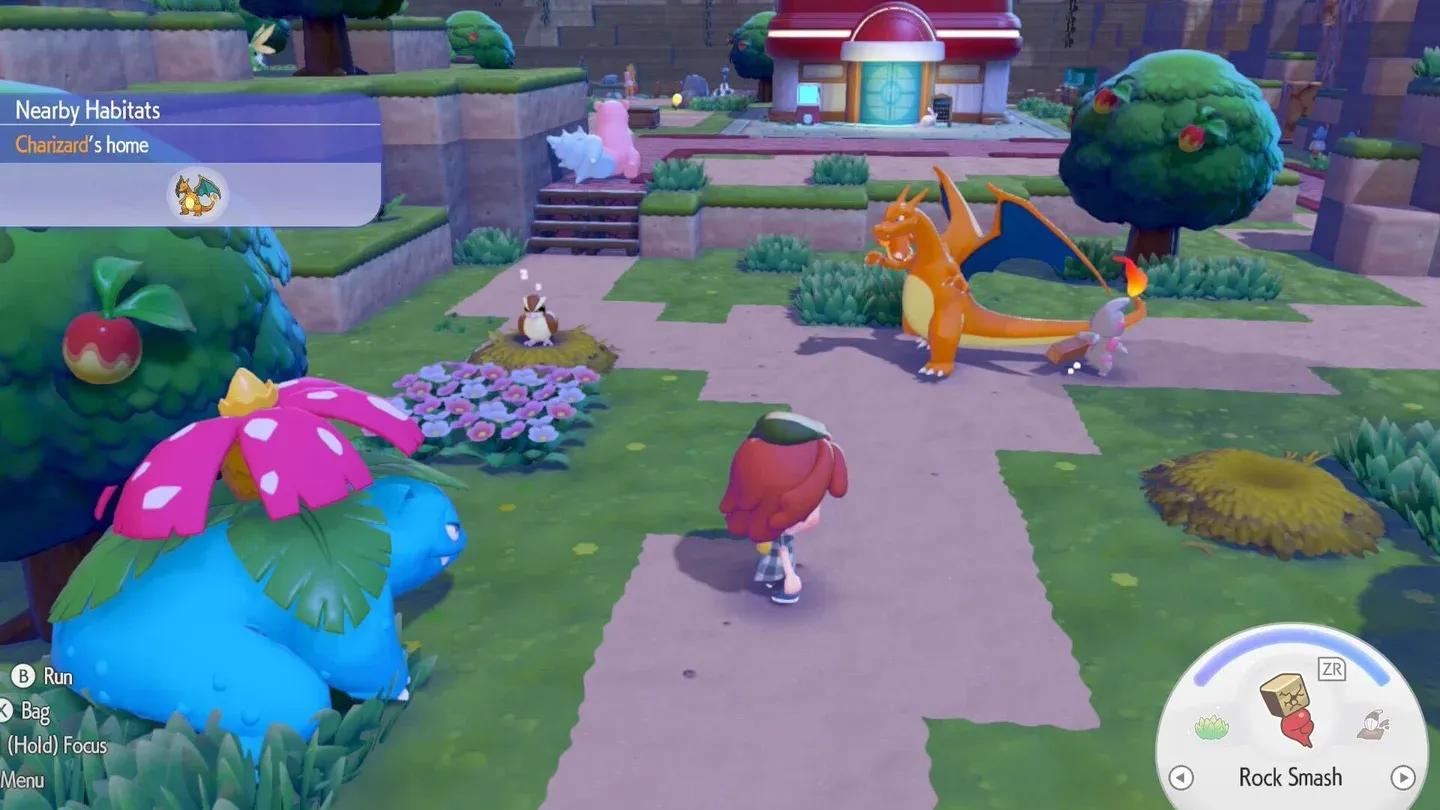Toggle Focus mode via the (Hold) Focus prompt
The image size is (1440, 810).
pyautogui.click(x=60, y=746)
